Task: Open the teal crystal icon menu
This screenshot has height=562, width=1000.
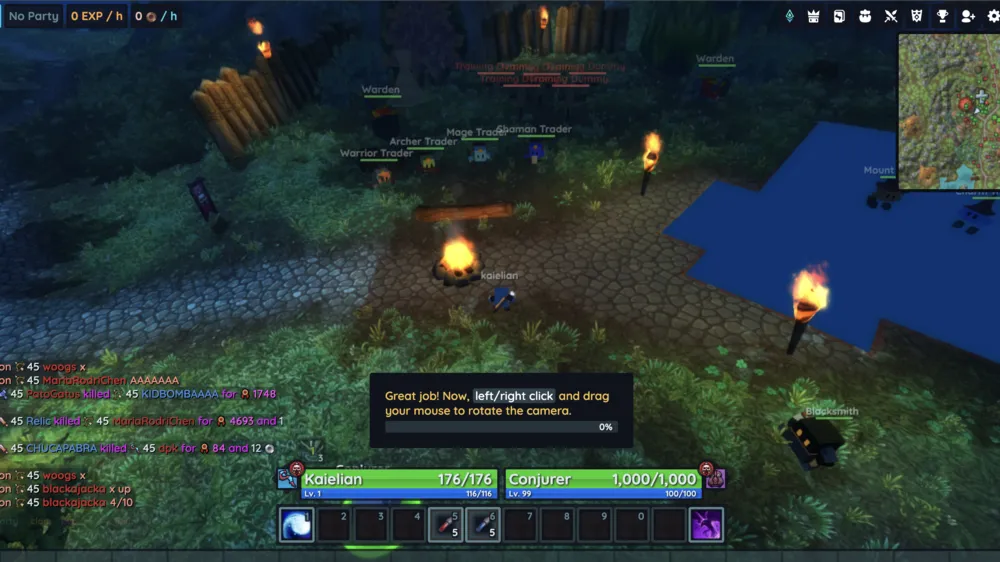Action: point(789,16)
